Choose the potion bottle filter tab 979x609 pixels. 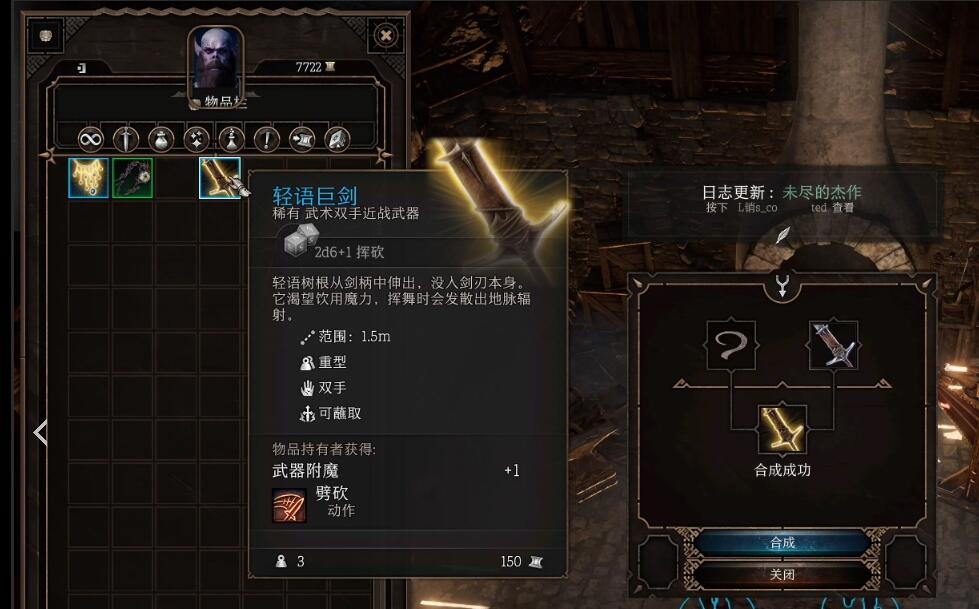click(231, 138)
